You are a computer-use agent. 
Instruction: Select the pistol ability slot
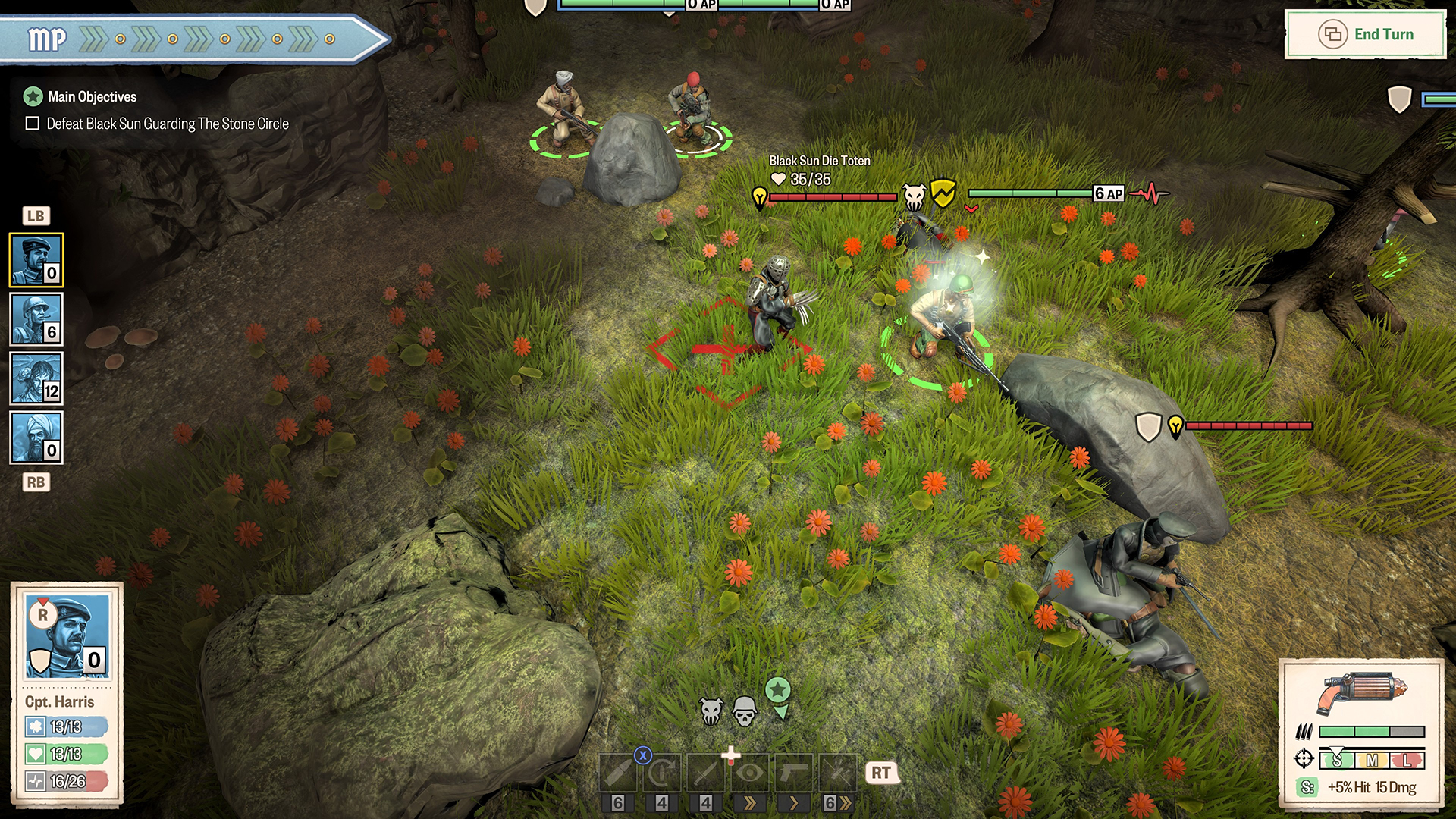[793, 773]
